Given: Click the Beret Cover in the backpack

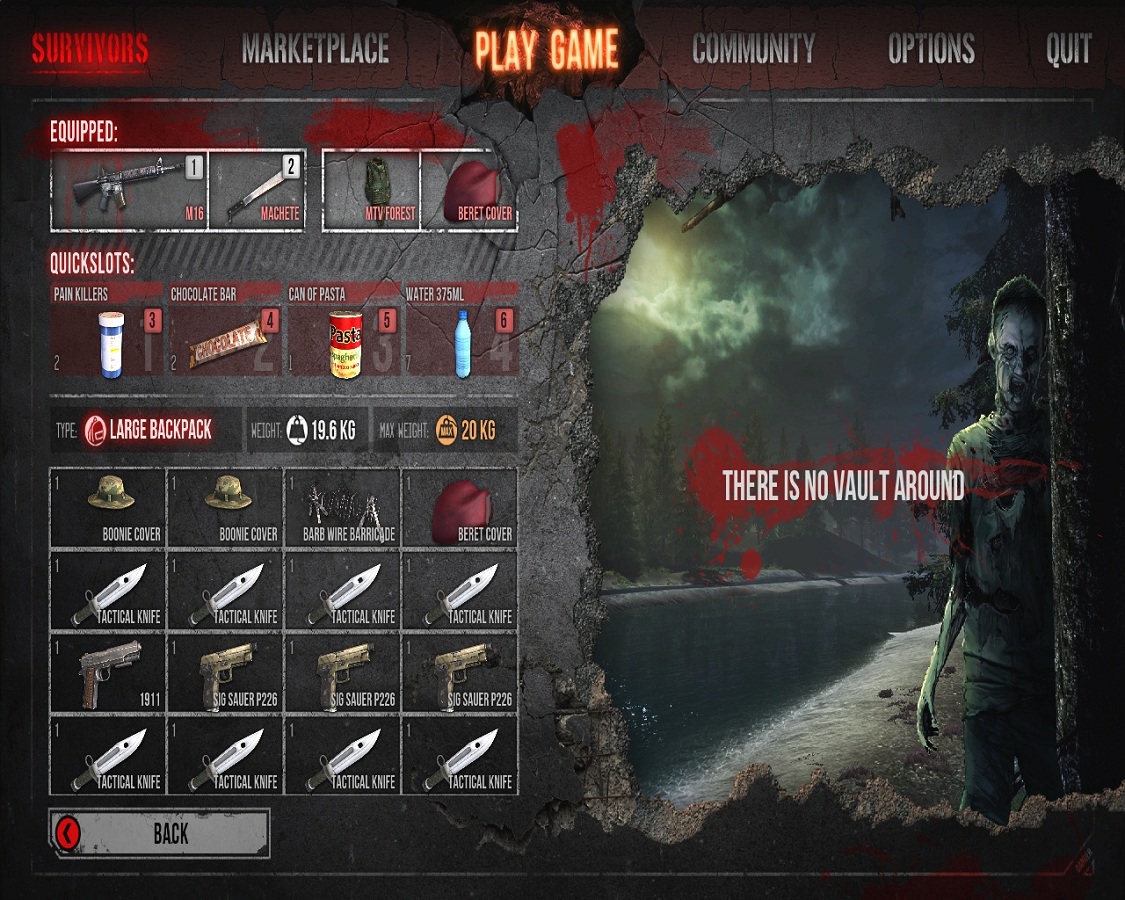Looking at the screenshot, I should click(460, 508).
